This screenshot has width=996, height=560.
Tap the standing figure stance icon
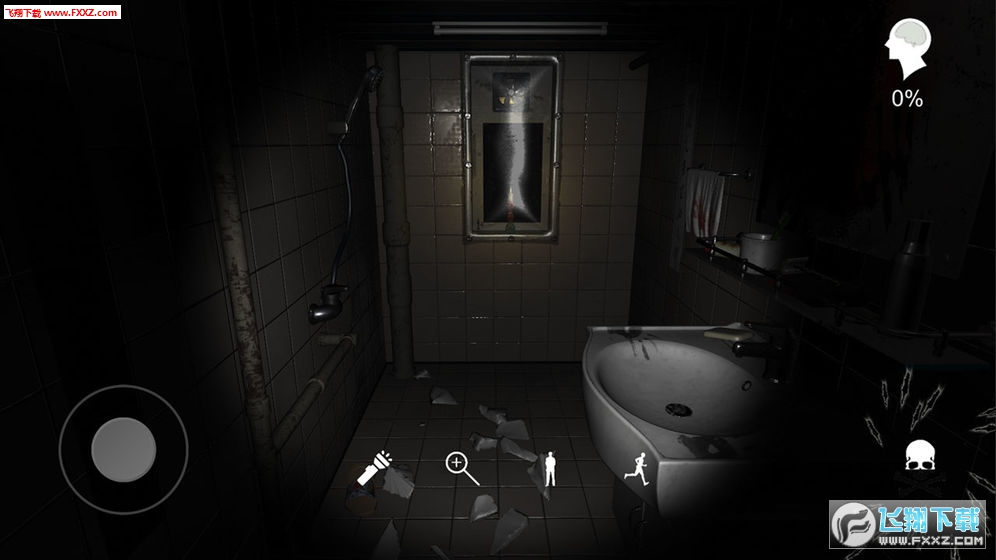[x=549, y=468]
